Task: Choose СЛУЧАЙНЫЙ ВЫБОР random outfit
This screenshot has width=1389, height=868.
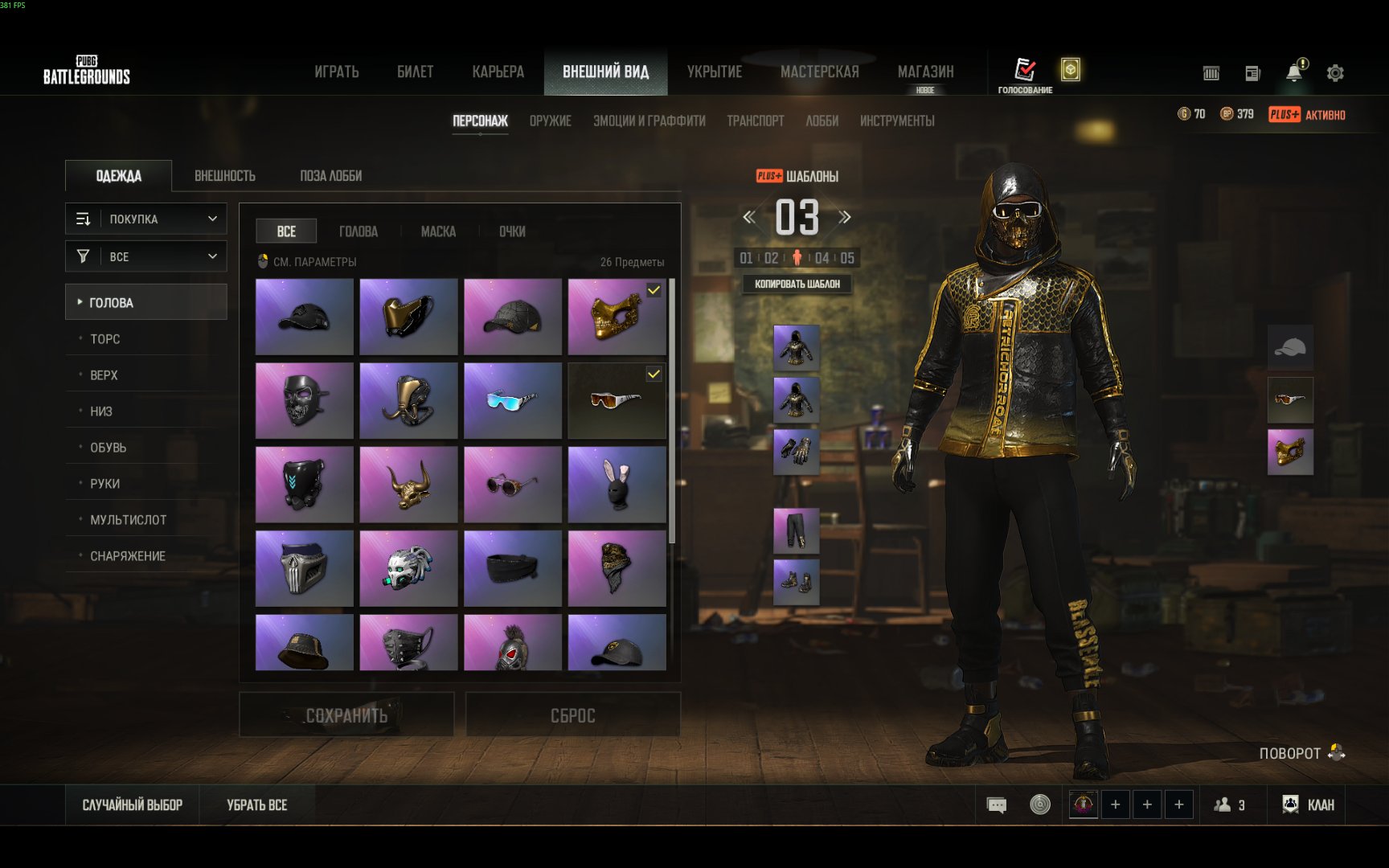Action: pos(133,805)
